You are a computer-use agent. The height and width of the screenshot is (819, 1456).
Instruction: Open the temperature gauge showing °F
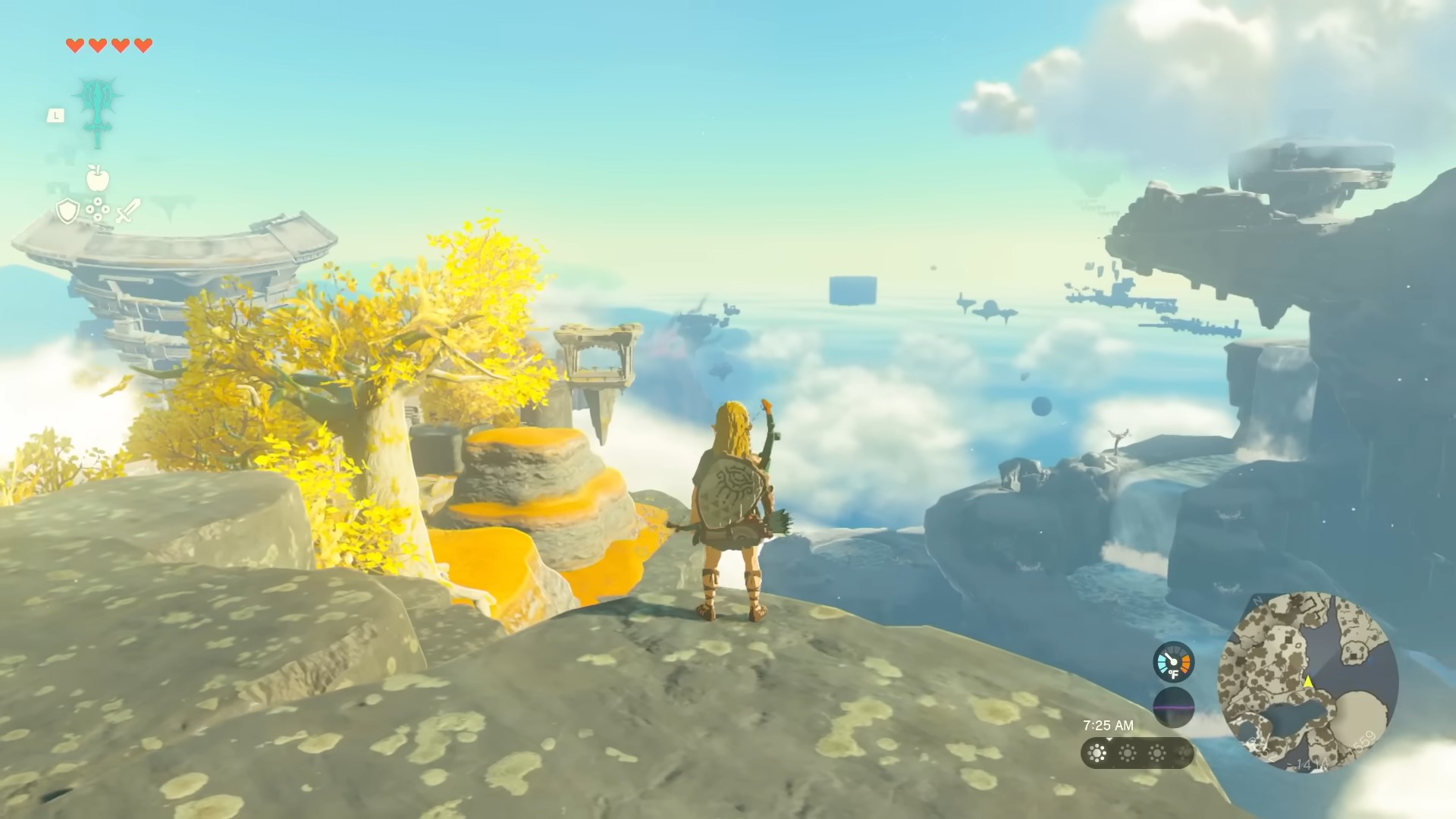click(1173, 662)
